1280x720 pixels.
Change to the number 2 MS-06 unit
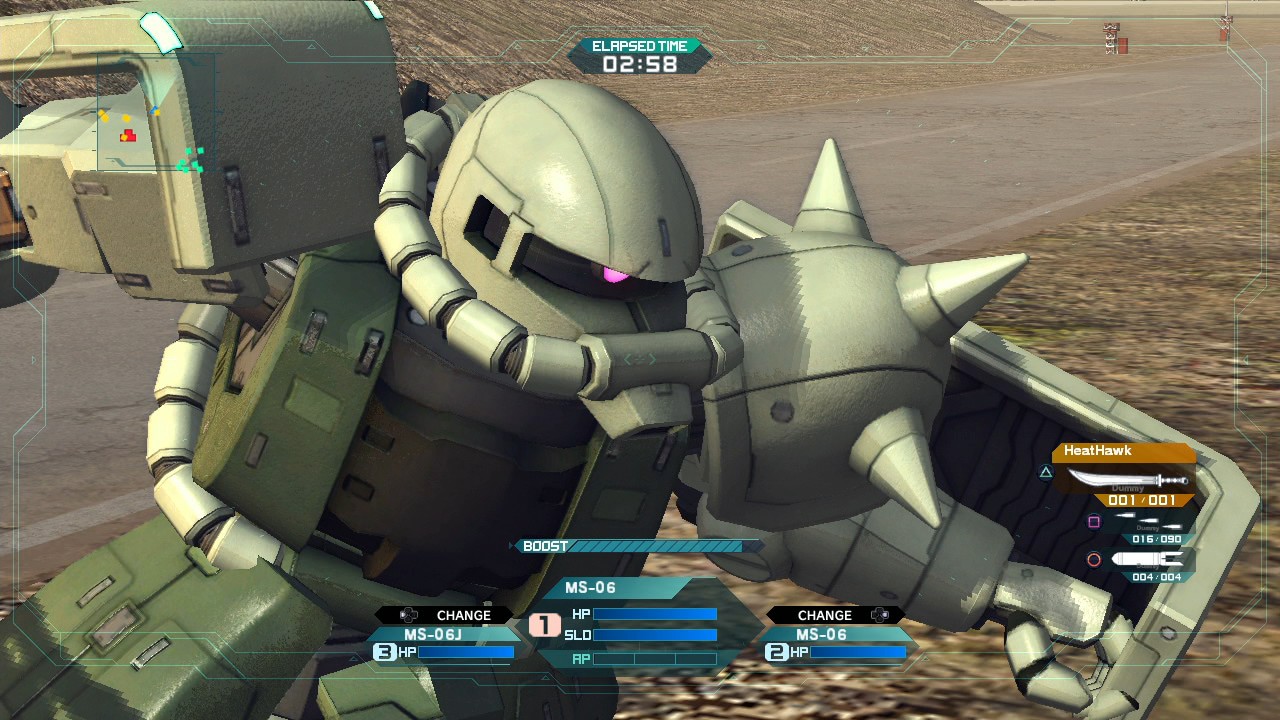[836, 642]
